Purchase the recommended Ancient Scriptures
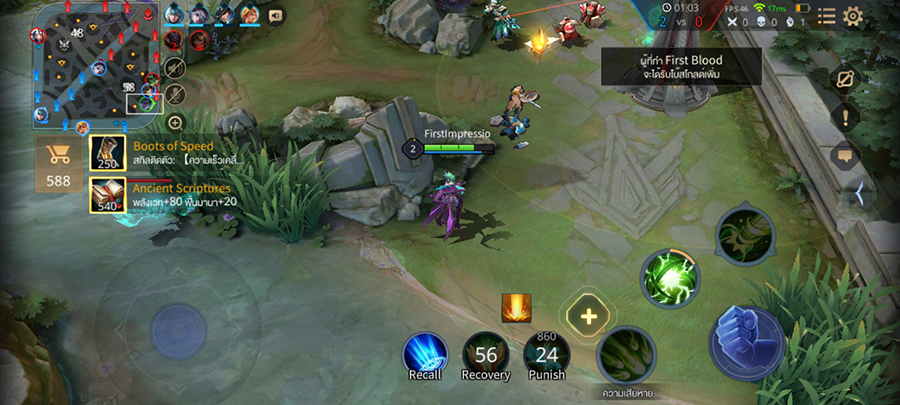The height and width of the screenshot is (405, 900). point(108,195)
